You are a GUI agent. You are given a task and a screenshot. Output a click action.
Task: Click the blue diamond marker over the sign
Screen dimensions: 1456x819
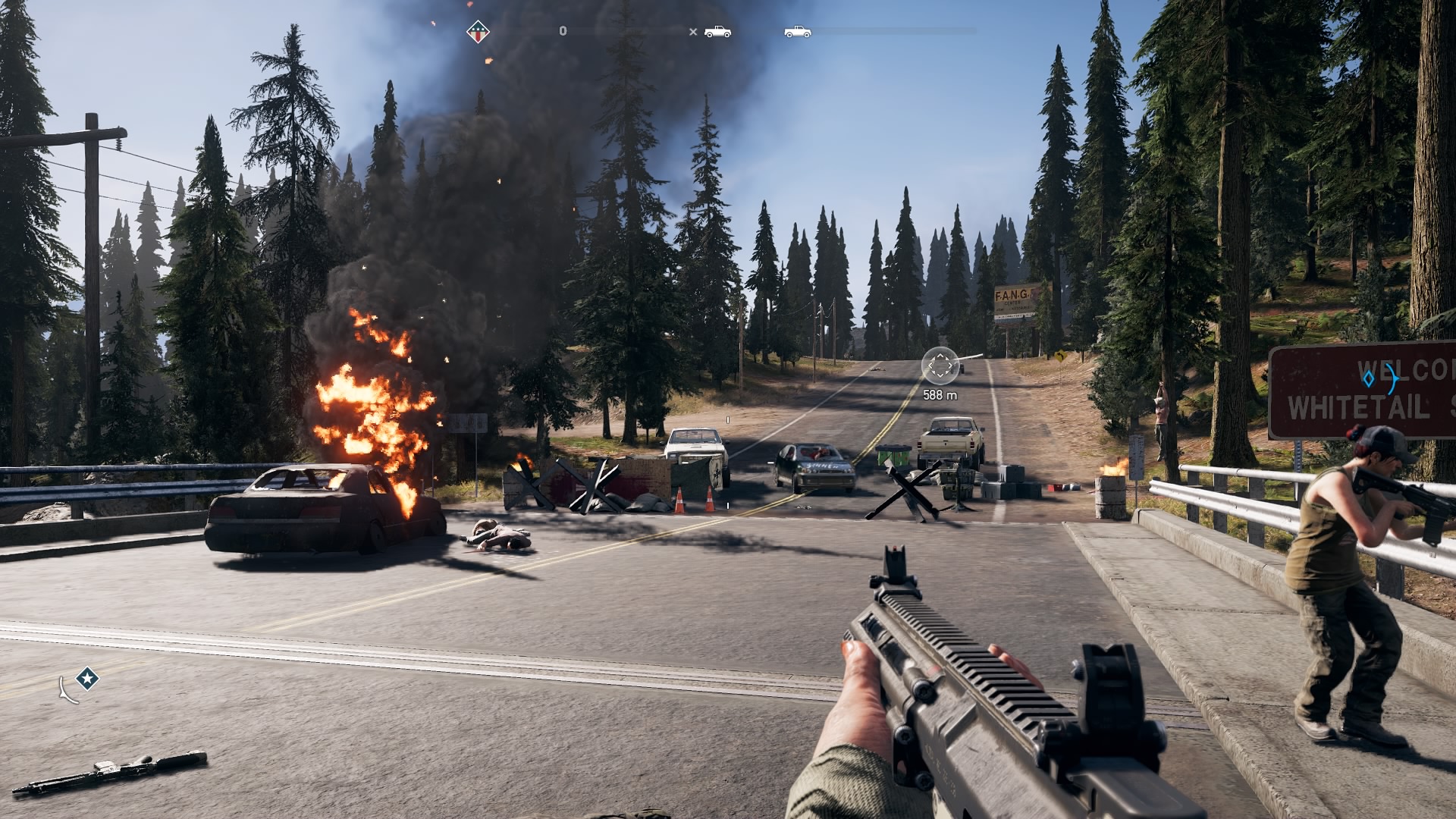1369,377
